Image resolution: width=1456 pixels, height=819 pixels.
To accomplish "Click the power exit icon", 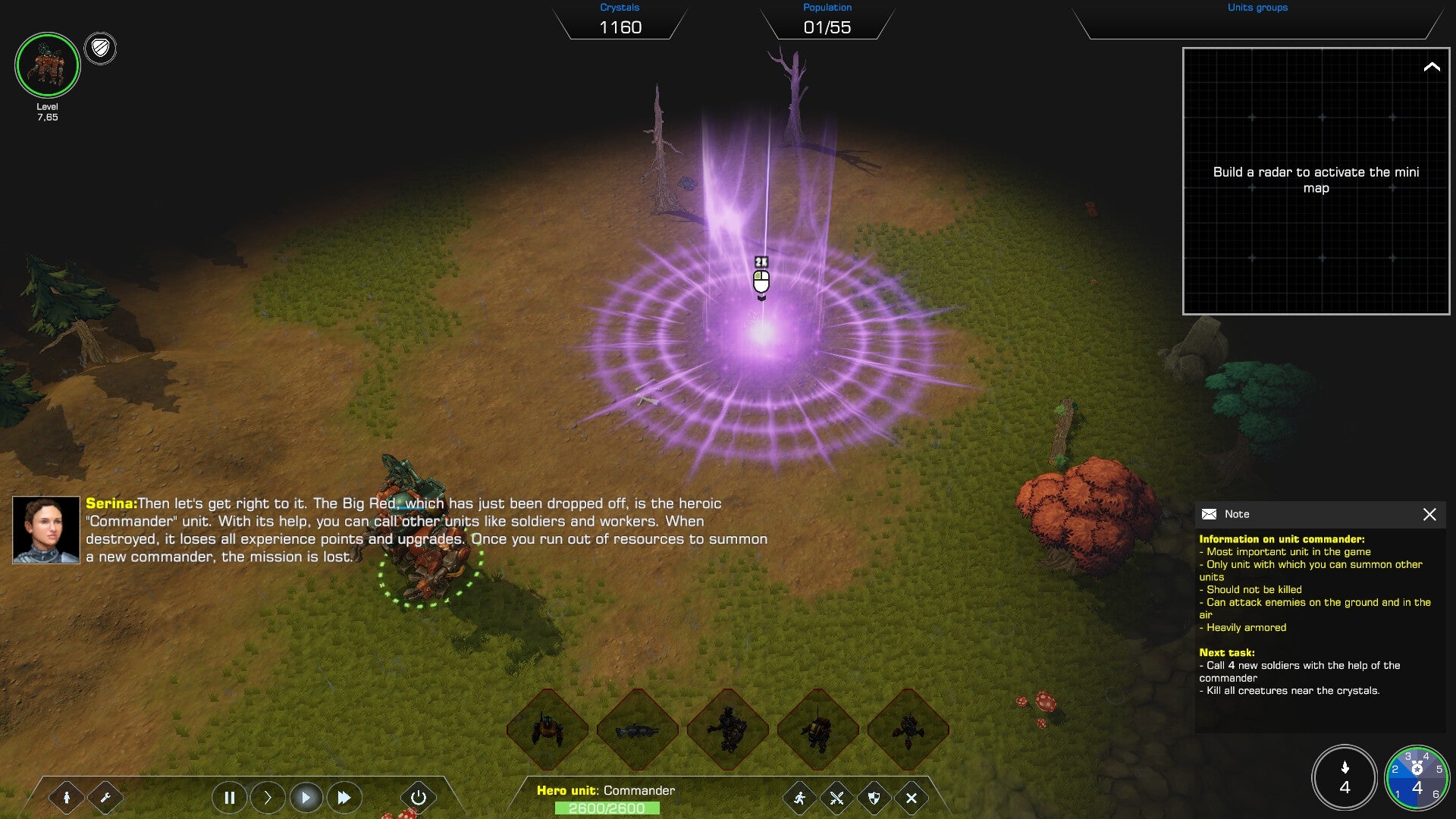I will [x=419, y=798].
